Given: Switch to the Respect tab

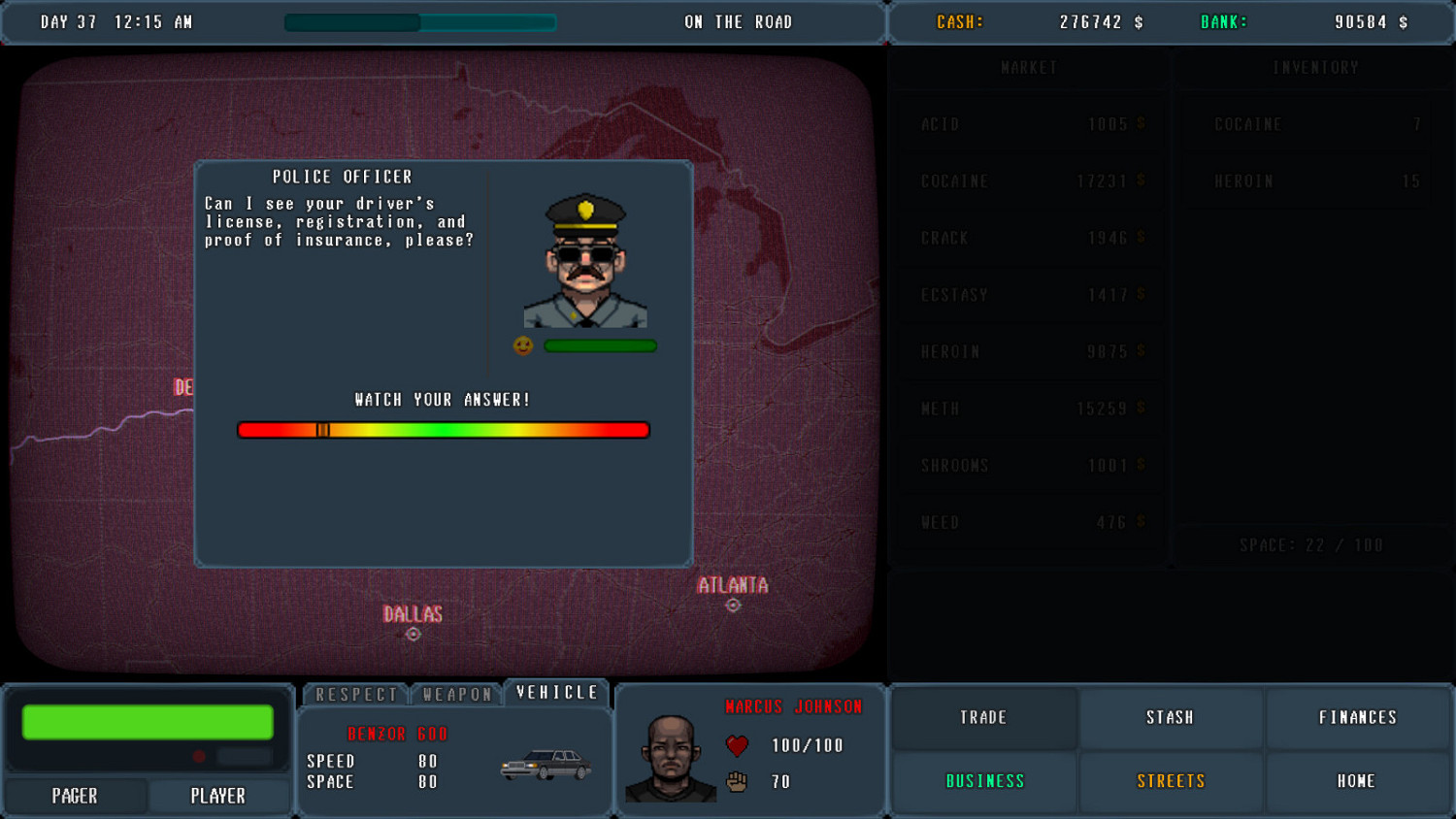Looking at the screenshot, I should point(355,693).
